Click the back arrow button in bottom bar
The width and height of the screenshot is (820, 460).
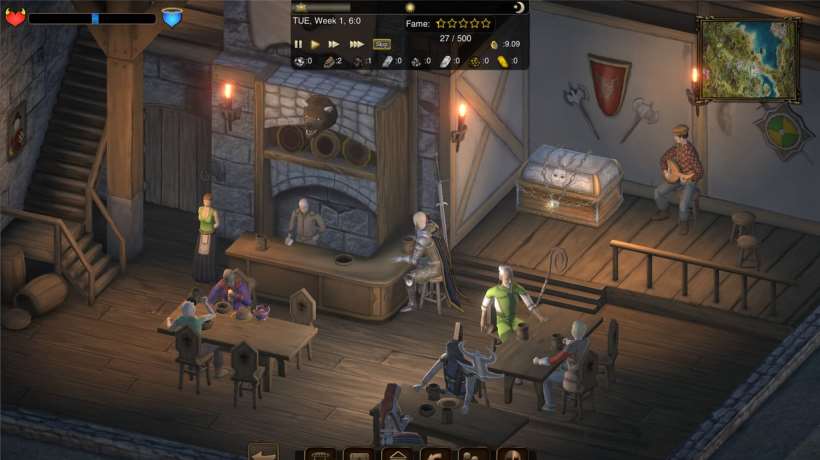(263, 453)
